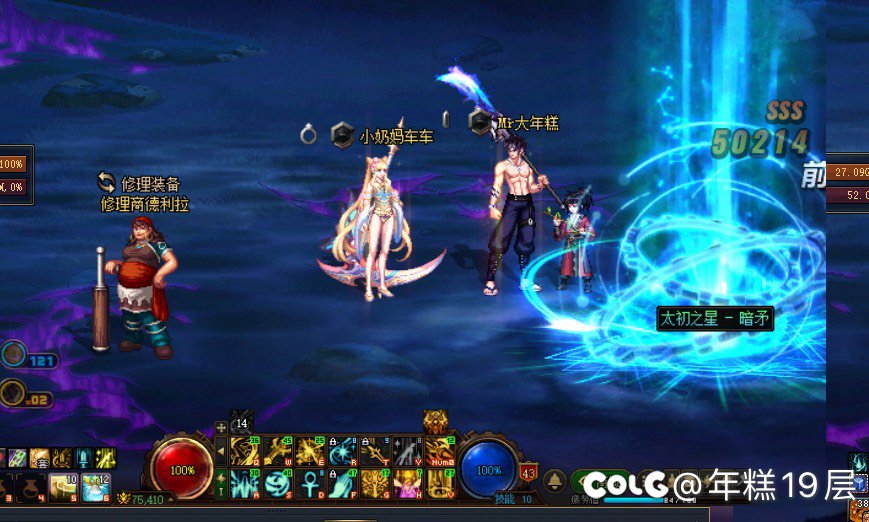Image resolution: width=869 pixels, height=522 pixels.
Task: Click the golden awakening icon above skill bar
Action: 436,422
